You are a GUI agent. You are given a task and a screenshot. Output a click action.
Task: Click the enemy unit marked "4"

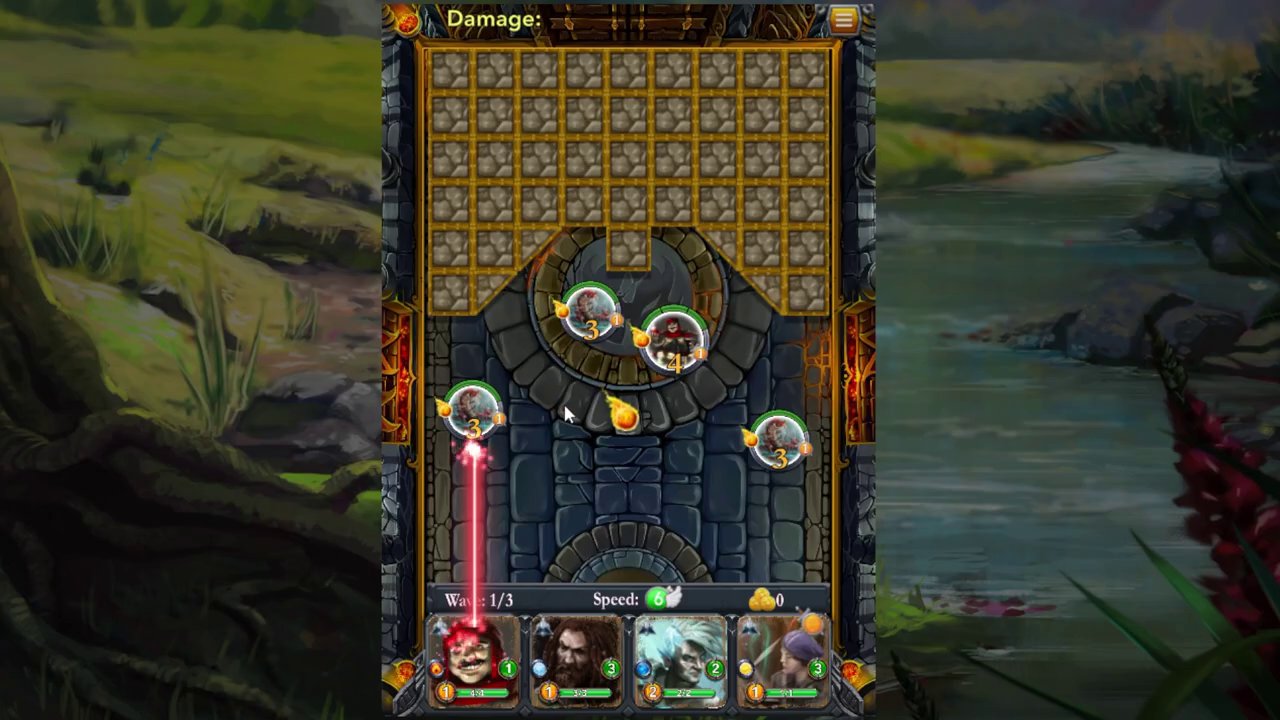[x=673, y=343]
